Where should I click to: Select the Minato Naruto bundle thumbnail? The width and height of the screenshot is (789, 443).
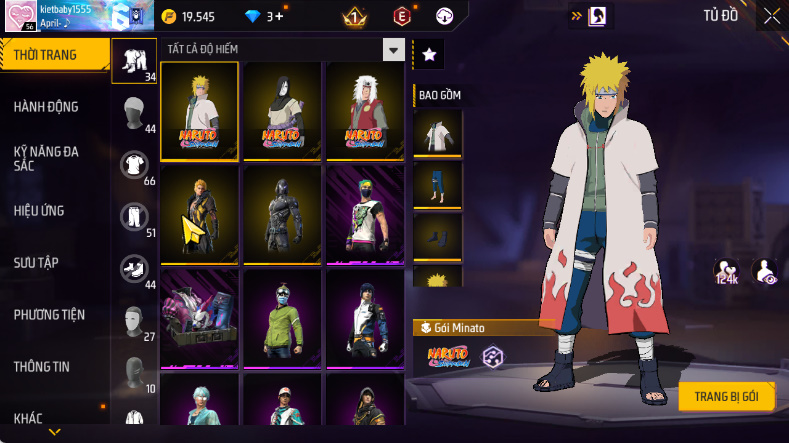point(200,108)
